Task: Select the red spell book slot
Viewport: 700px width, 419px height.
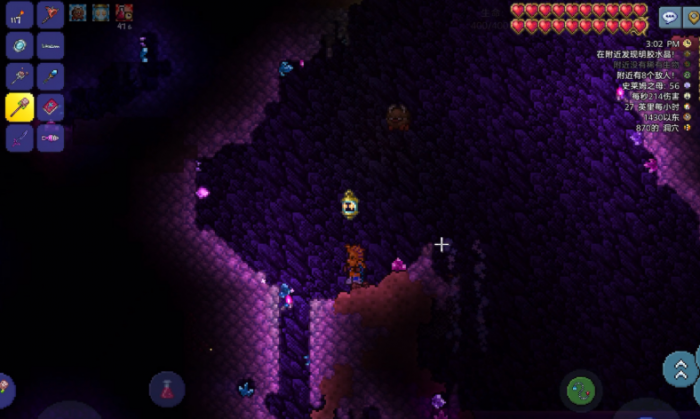Action: [x=50, y=106]
